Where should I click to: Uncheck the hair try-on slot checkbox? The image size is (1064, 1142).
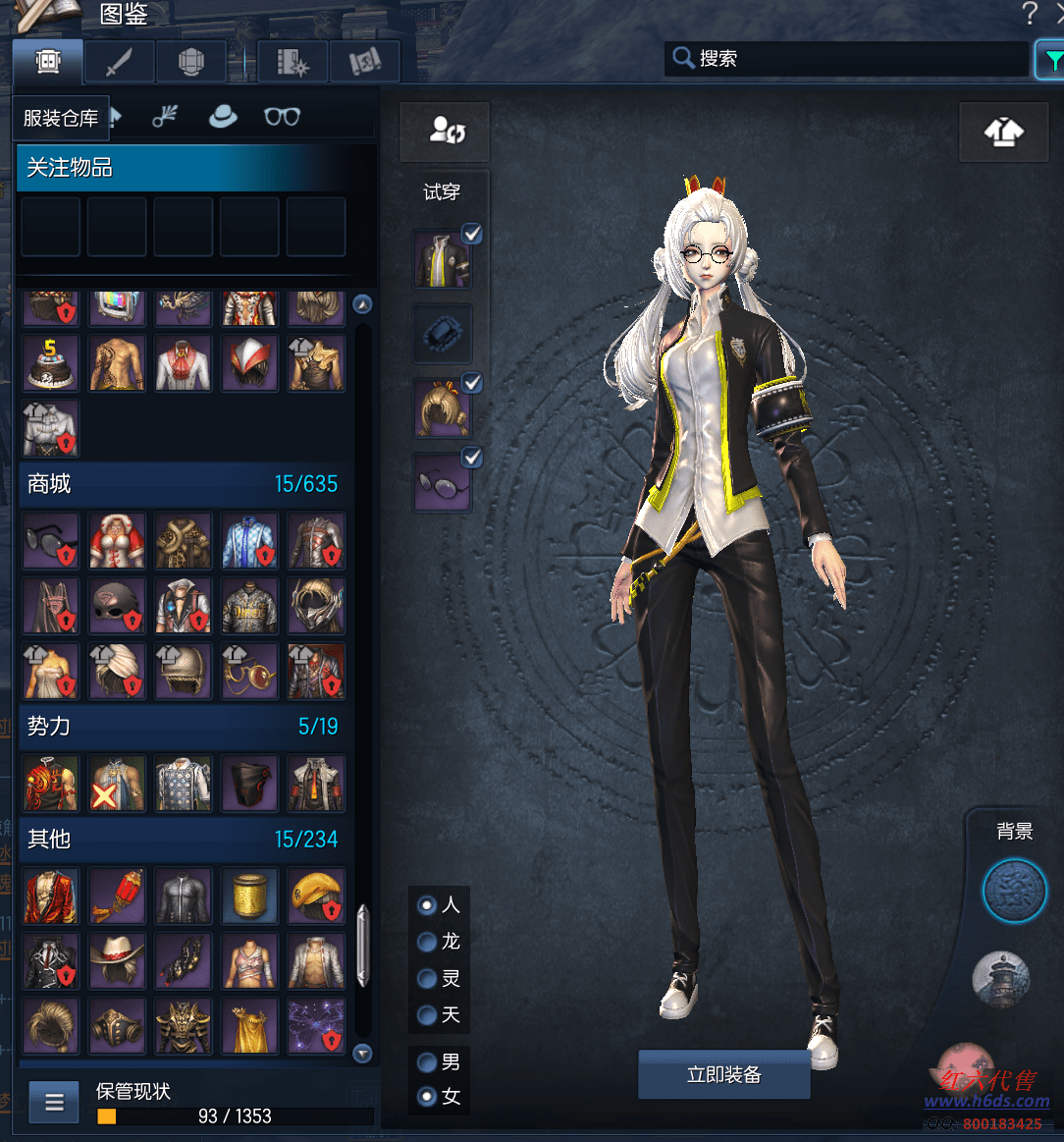point(472,383)
